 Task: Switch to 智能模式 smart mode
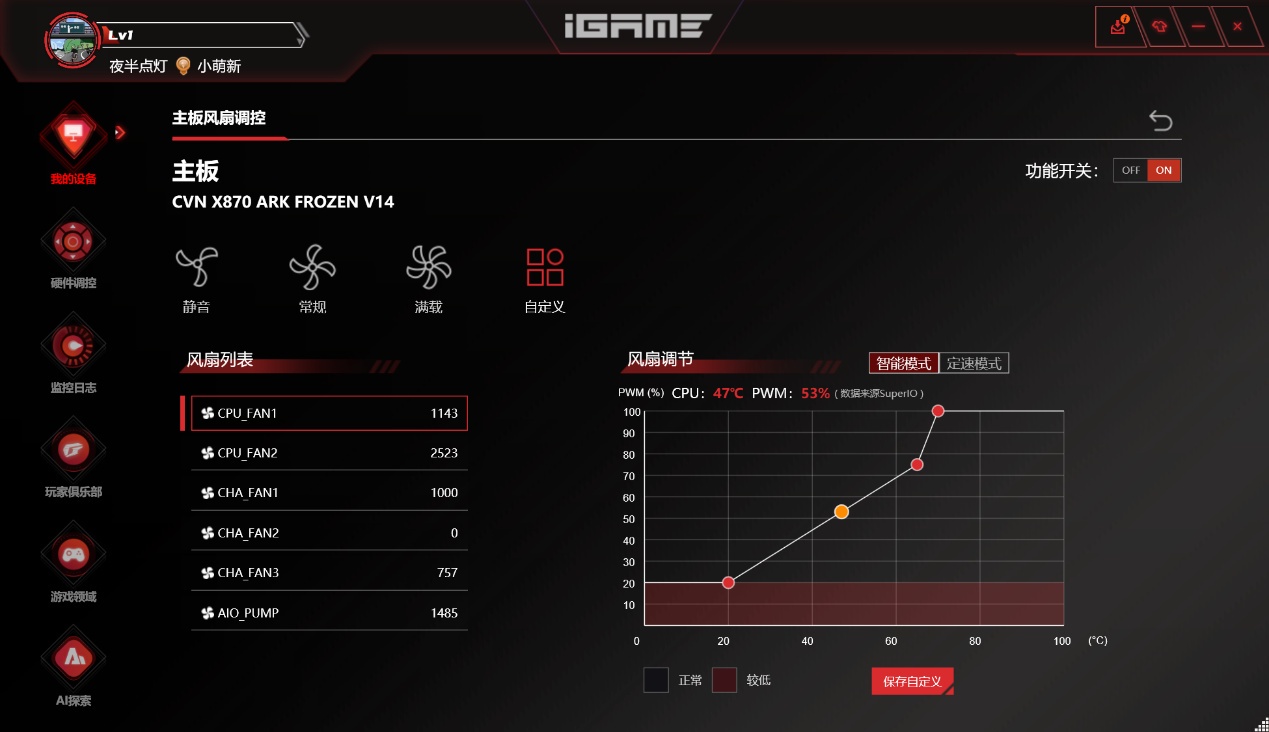coord(904,363)
